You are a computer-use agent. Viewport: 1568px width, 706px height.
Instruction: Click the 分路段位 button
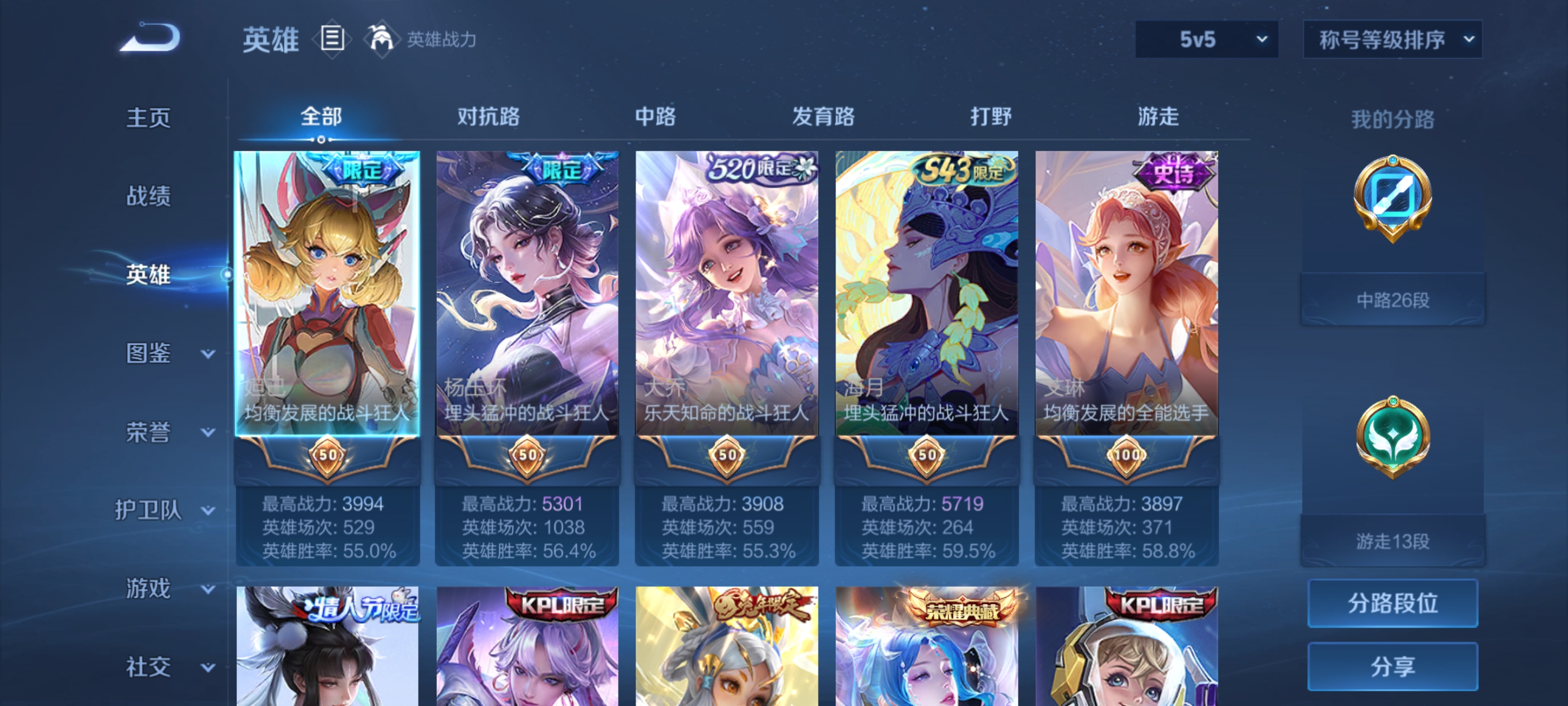1393,604
